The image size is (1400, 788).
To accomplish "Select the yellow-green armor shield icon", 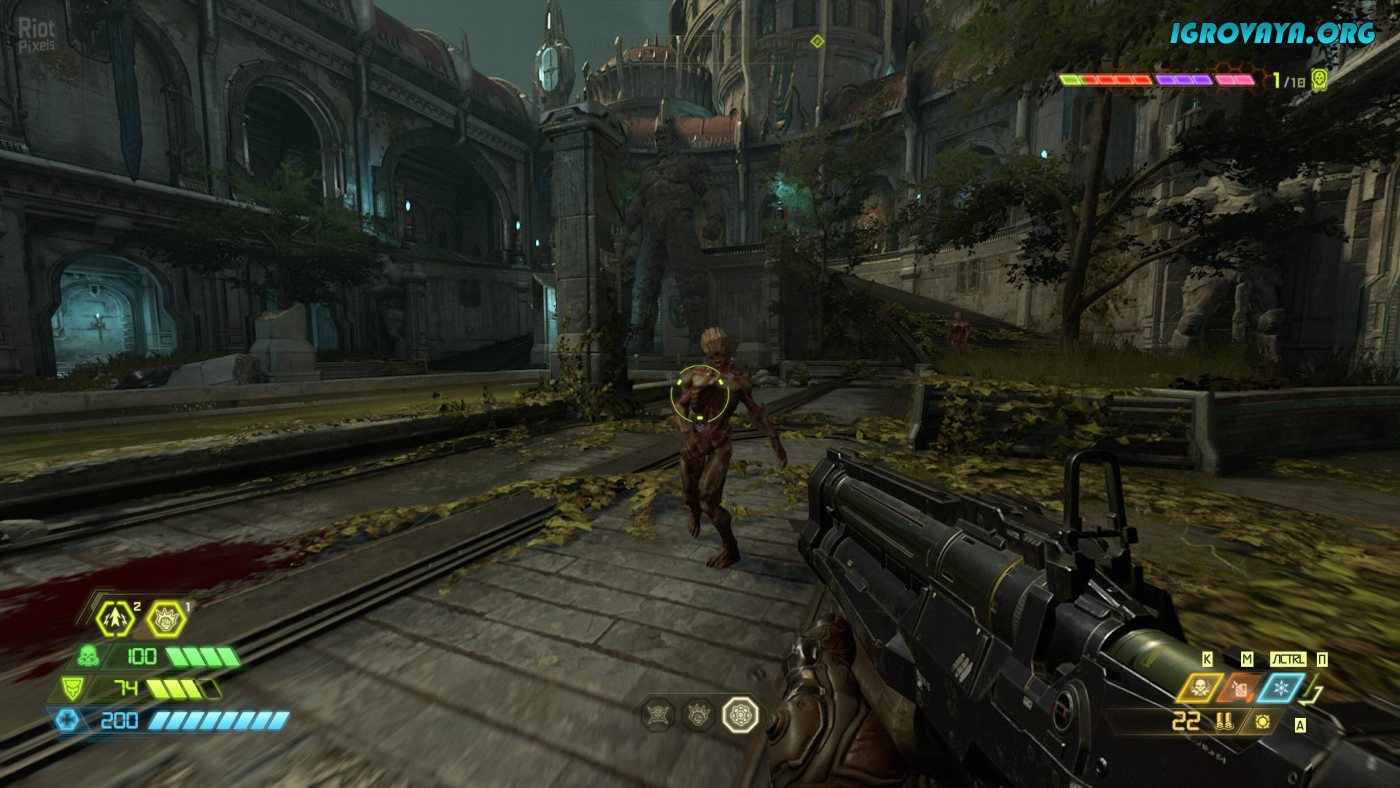I will [71, 689].
